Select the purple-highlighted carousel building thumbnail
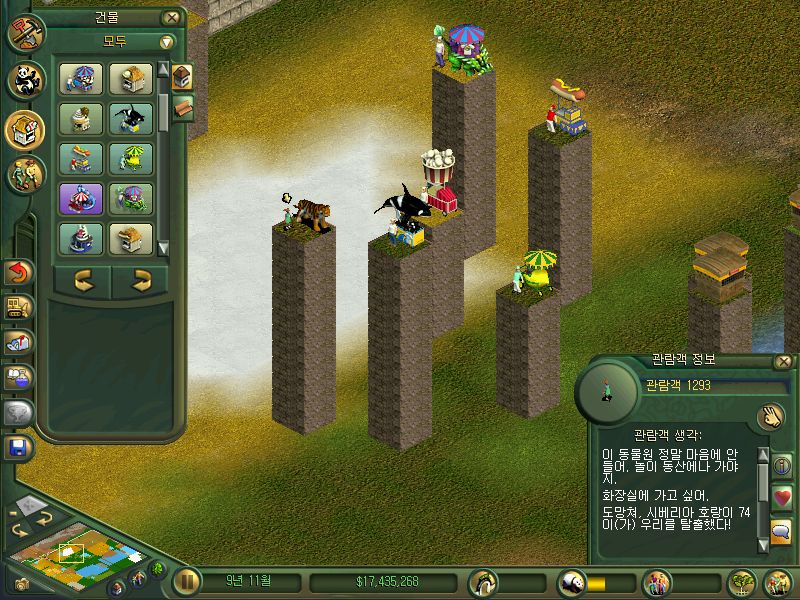The width and height of the screenshot is (800, 600). coord(79,198)
